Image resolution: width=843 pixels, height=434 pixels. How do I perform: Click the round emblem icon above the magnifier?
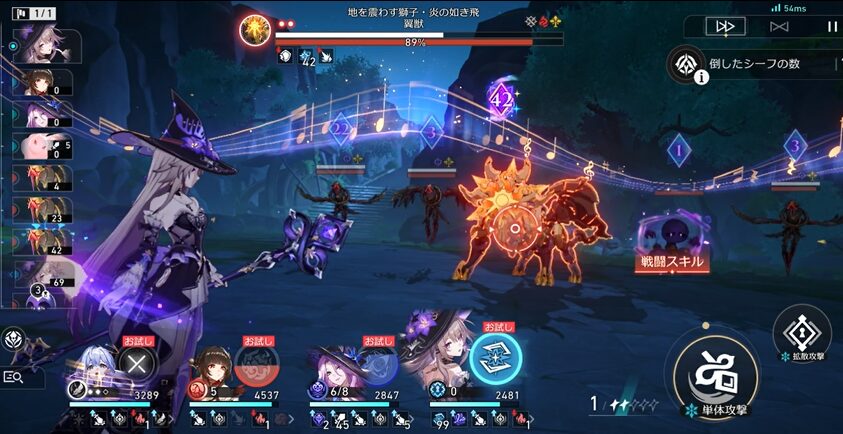(x=13, y=339)
